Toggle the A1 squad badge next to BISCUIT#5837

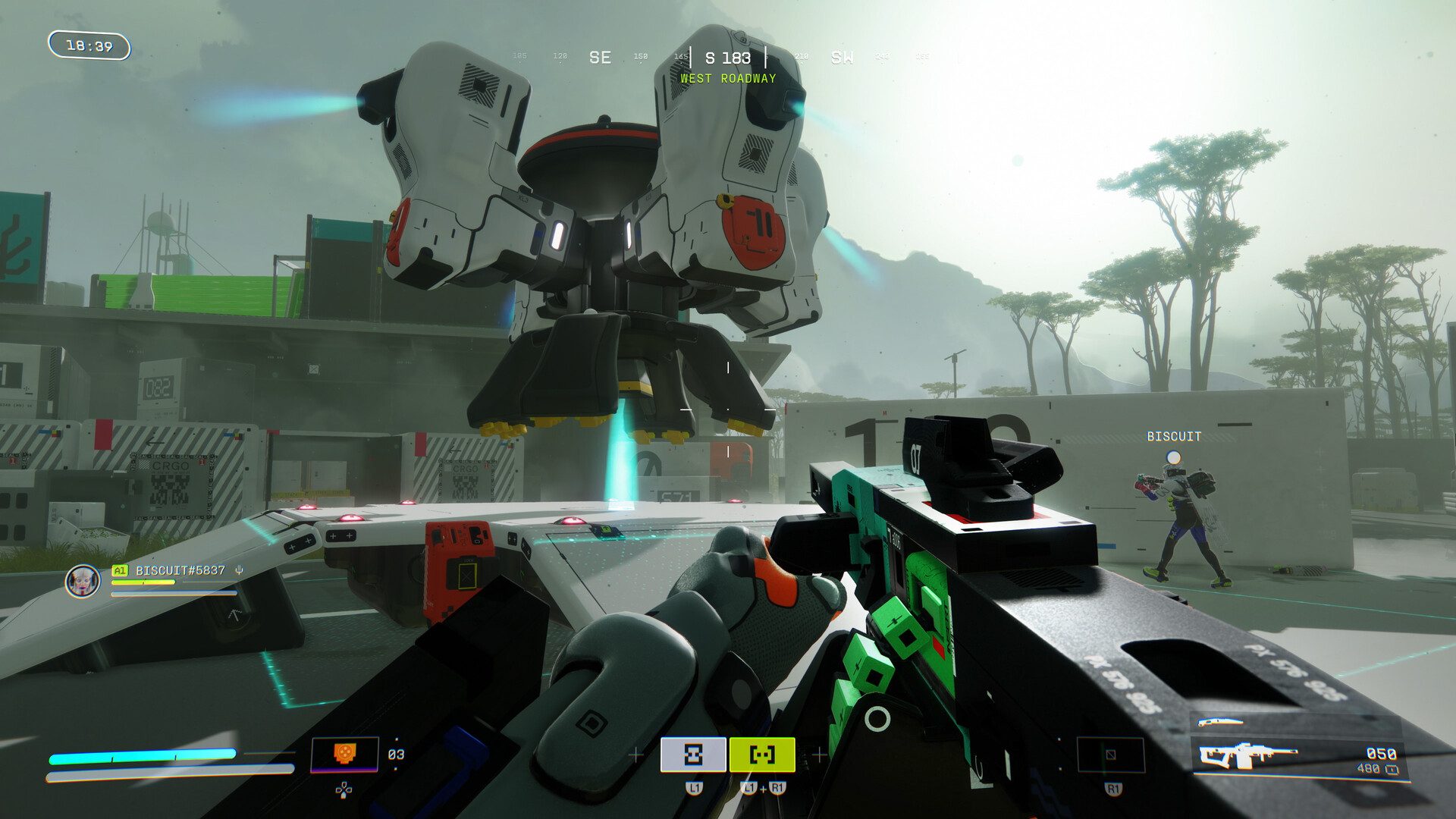[120, 570]
